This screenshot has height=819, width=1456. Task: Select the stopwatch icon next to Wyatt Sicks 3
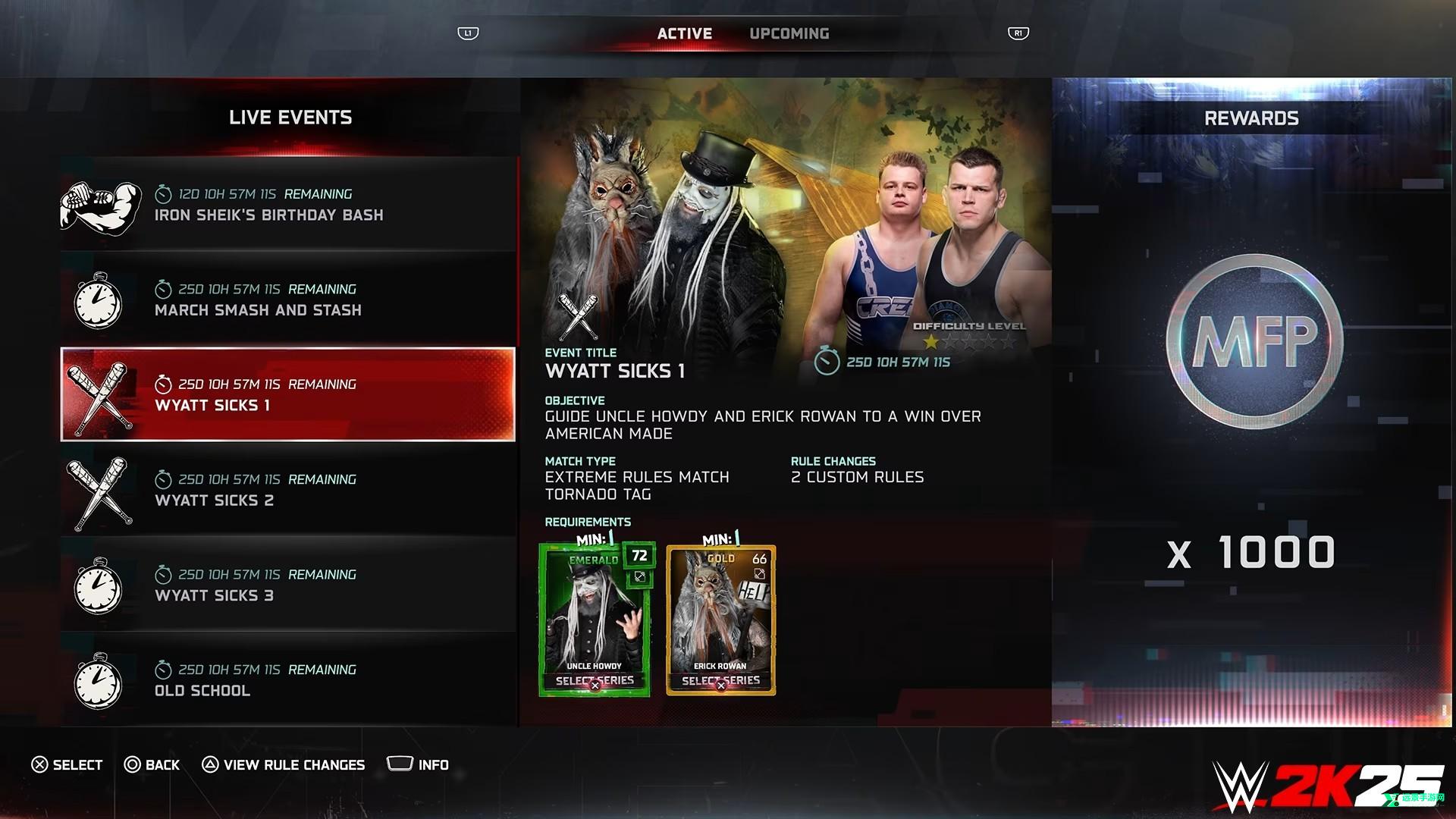click(99, 586)
